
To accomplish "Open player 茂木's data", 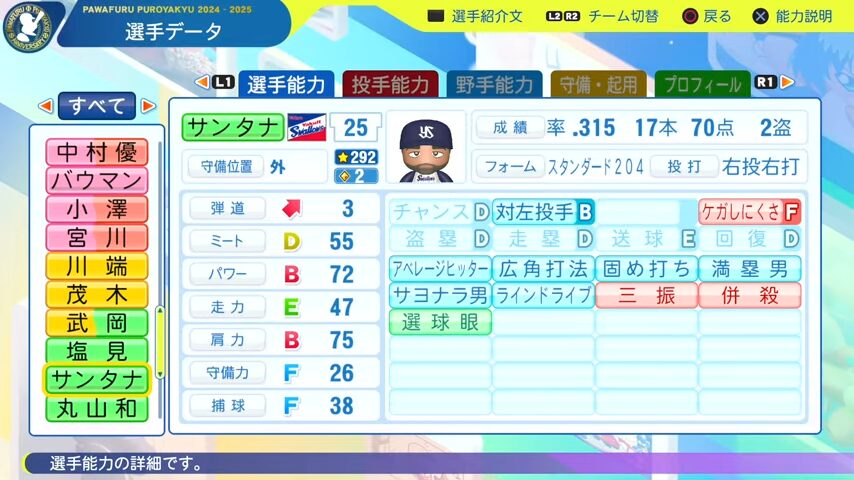I will (96, 295).
